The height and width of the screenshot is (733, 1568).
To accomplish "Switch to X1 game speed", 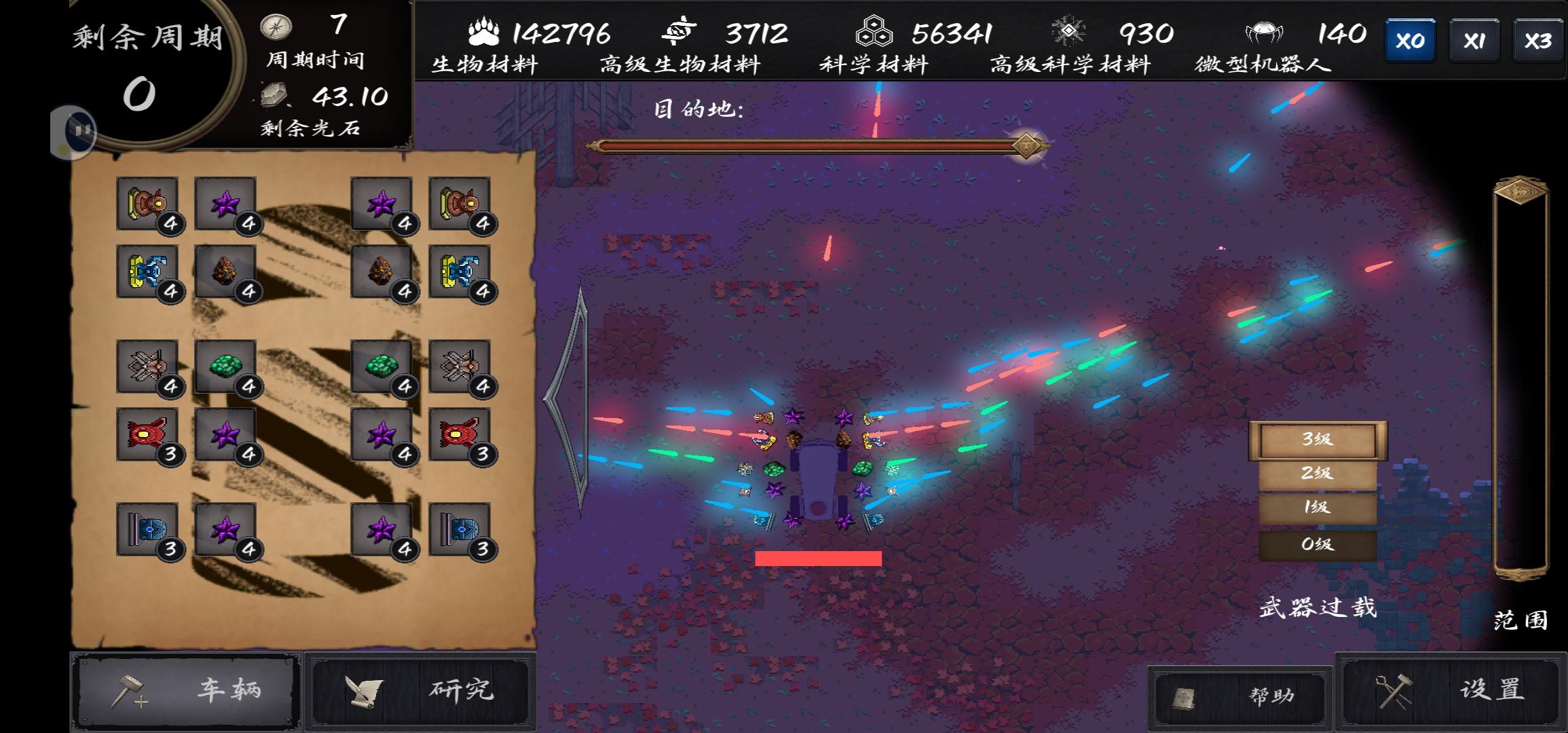I will click(1474, 39).
